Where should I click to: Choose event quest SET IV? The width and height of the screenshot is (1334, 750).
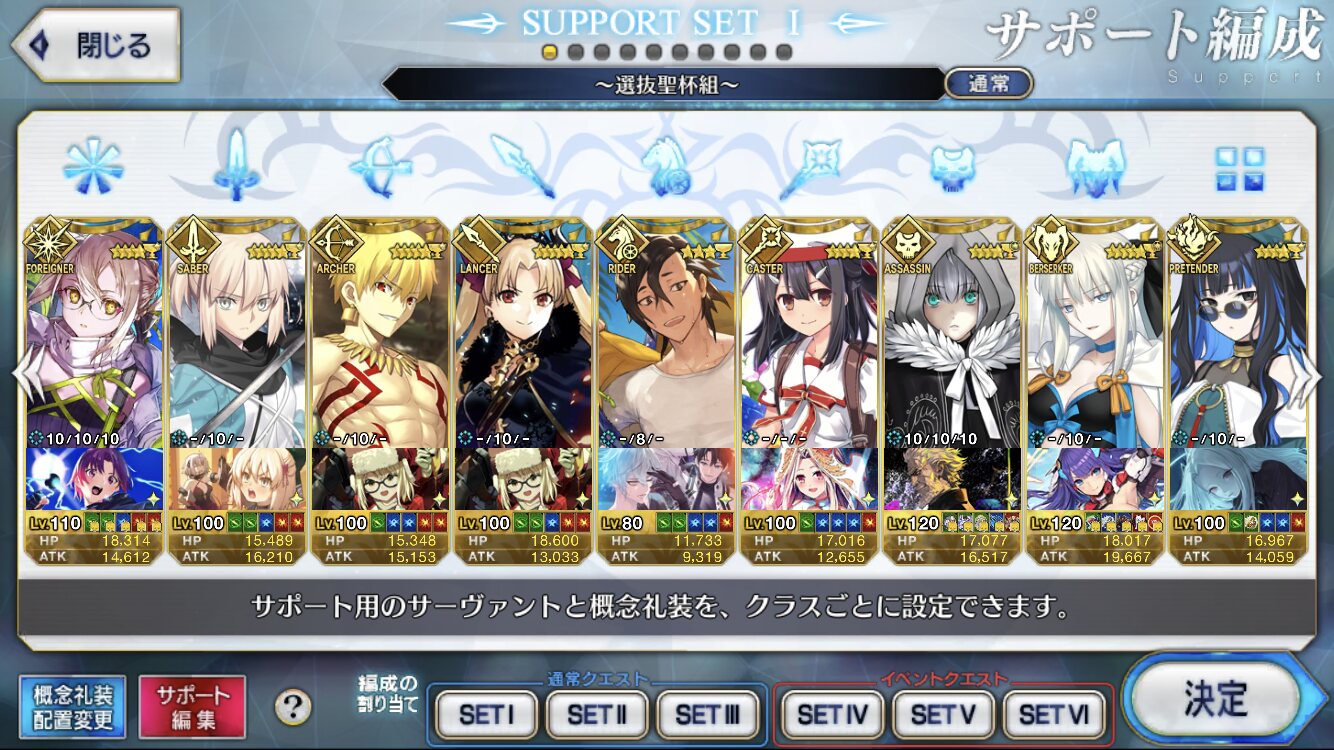click(832, 715)
